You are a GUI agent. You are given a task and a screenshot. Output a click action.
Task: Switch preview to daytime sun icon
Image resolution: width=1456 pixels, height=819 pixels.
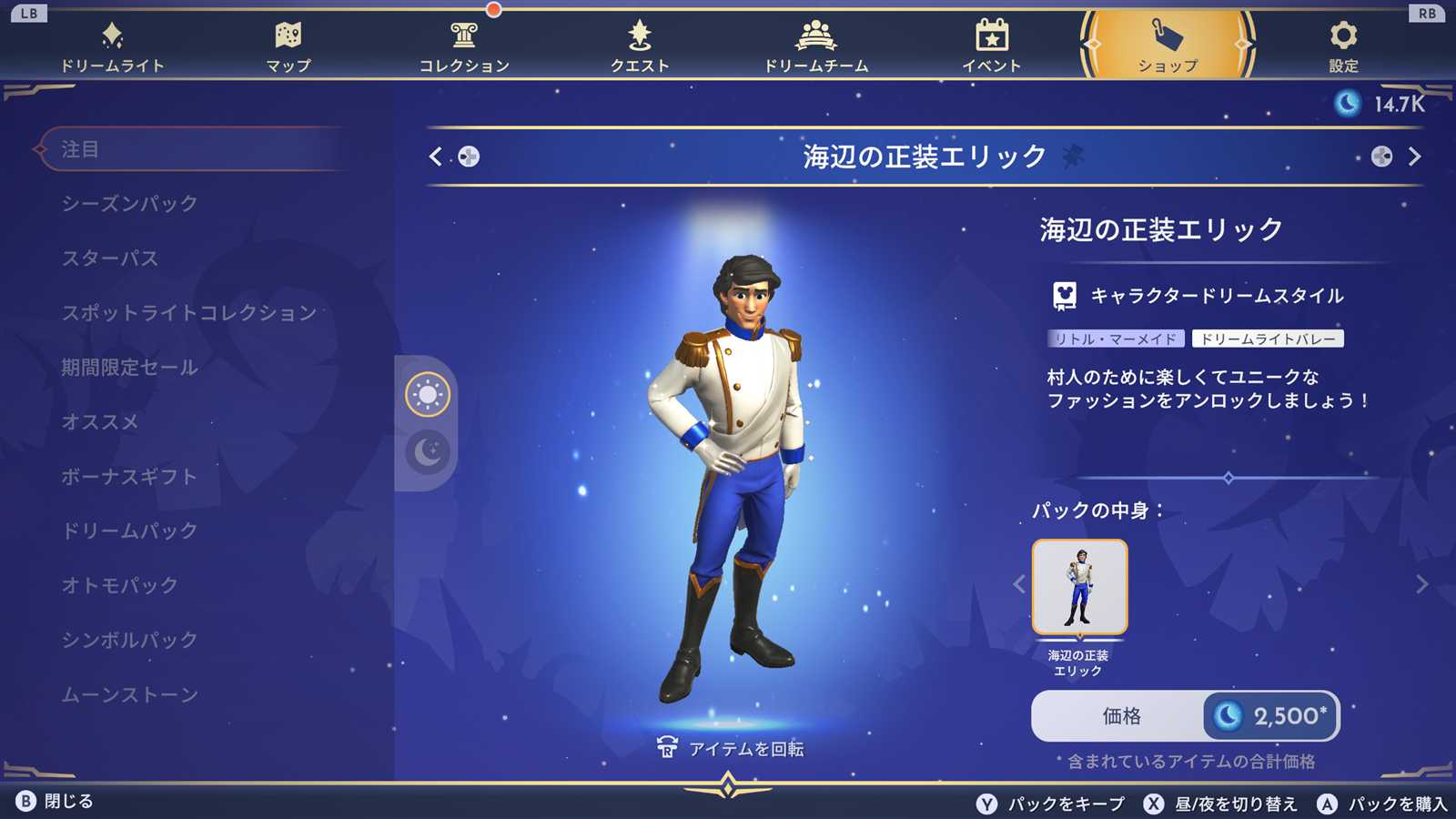(x=428, y=395)
